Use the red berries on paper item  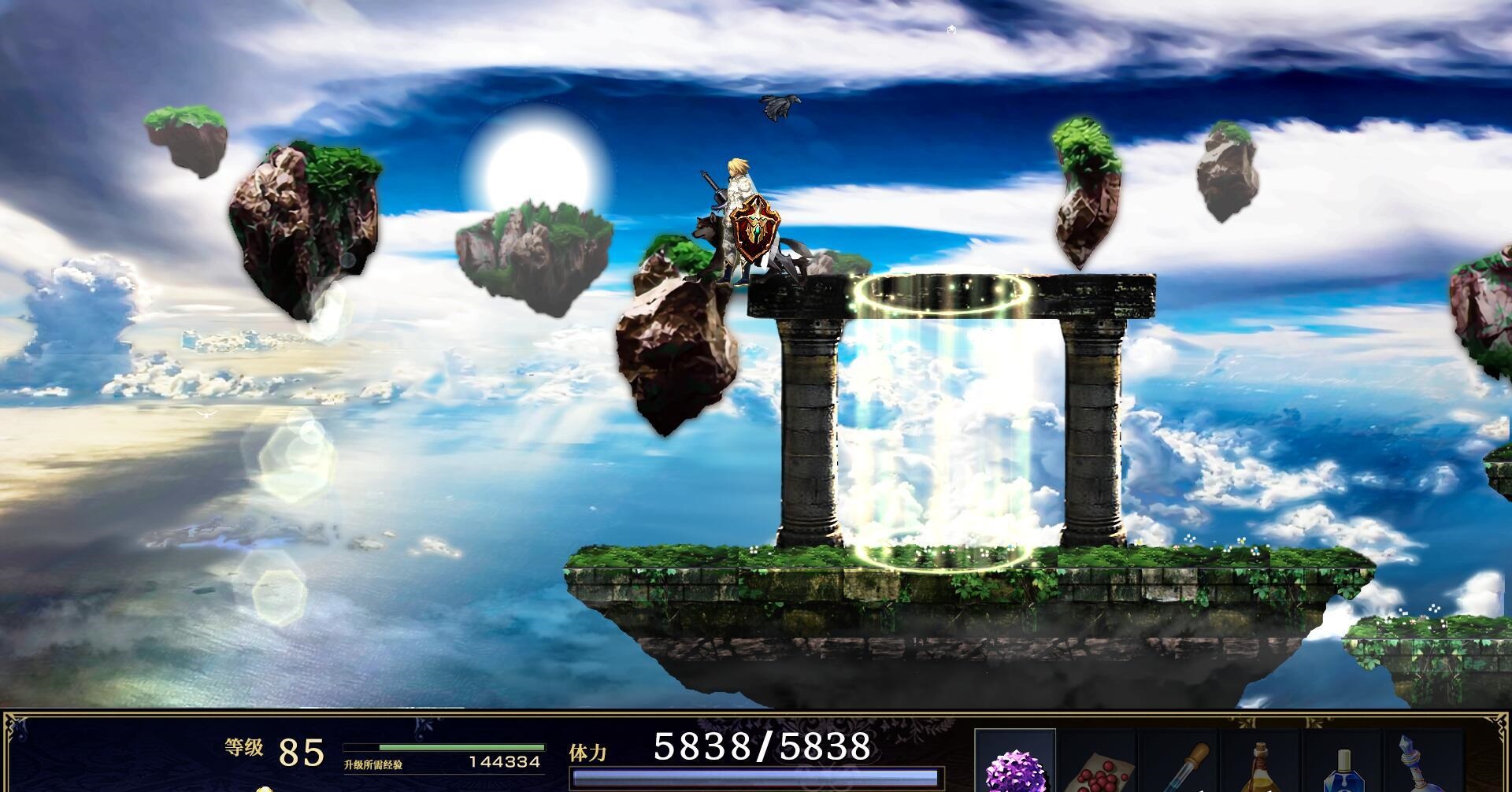click(1098, 768)
